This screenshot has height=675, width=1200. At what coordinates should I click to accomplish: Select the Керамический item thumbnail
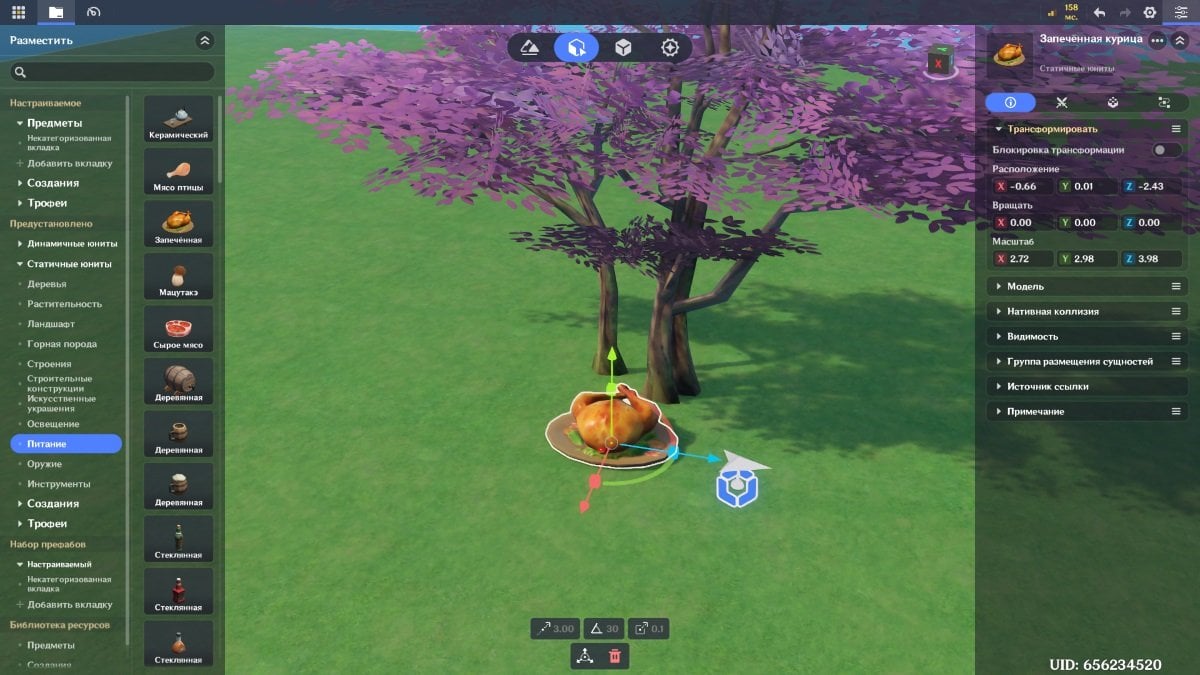(179, 119)
